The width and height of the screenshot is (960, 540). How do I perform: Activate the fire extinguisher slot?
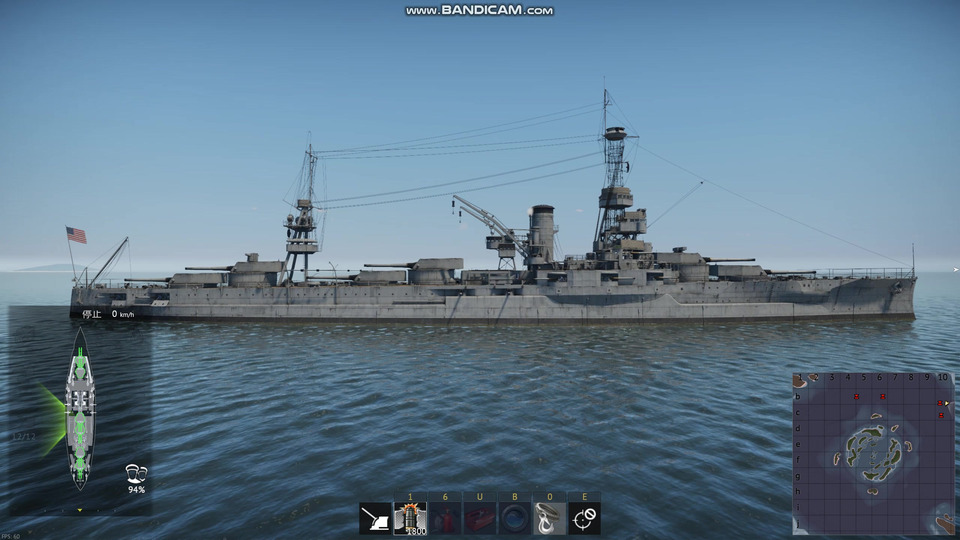pos(445,518)
